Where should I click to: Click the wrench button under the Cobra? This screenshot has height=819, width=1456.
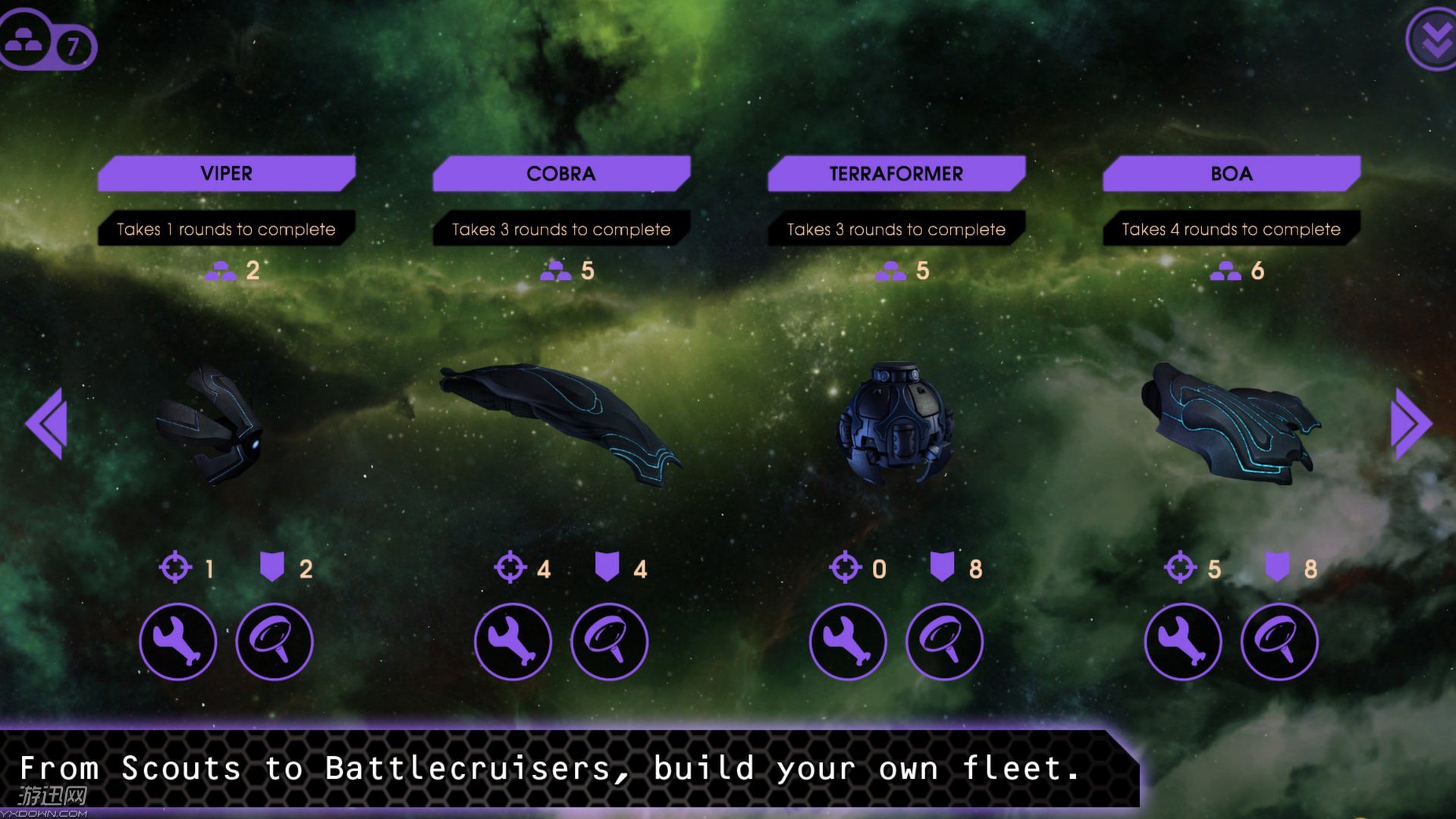(513, 642)
